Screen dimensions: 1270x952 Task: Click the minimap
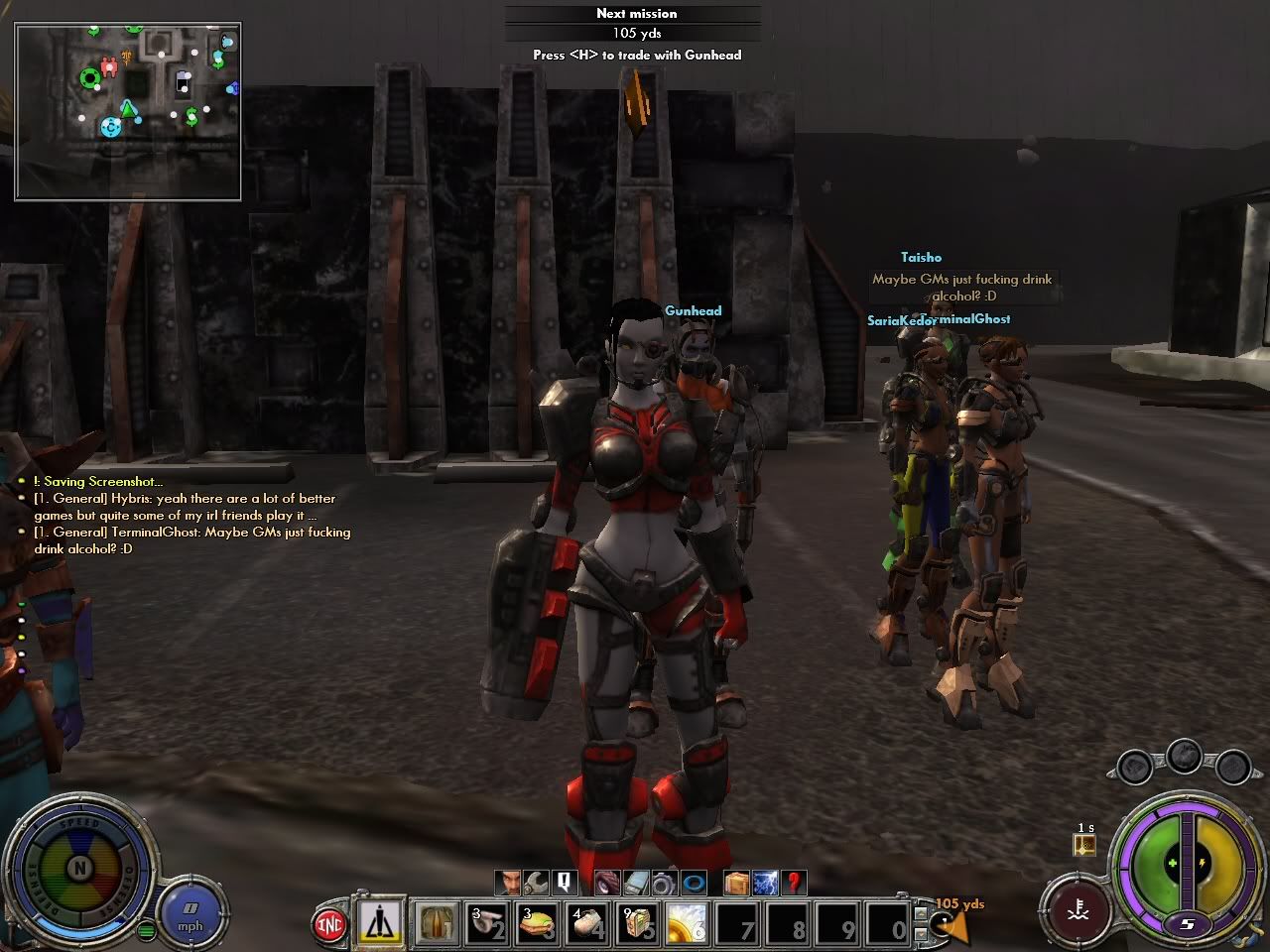point(128,111)
